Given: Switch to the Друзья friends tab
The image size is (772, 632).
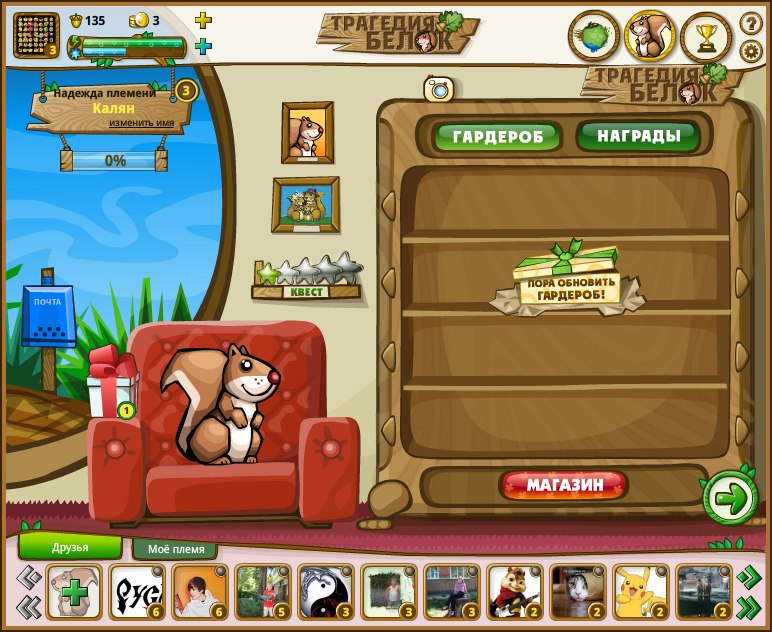Looking at the screenshot, I should (x=70, y=547).
